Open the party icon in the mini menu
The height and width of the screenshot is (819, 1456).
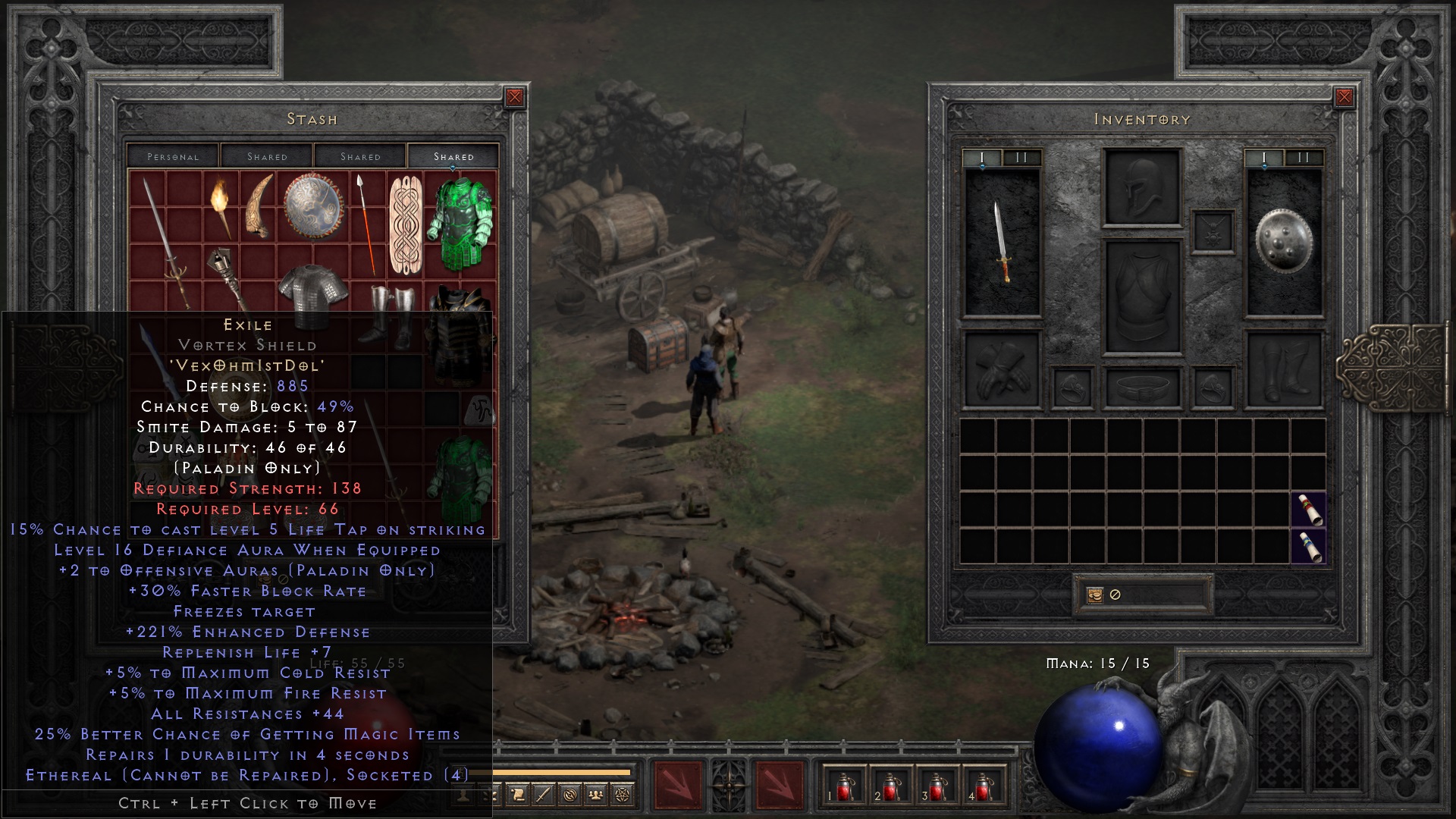(x=596, y=795)
